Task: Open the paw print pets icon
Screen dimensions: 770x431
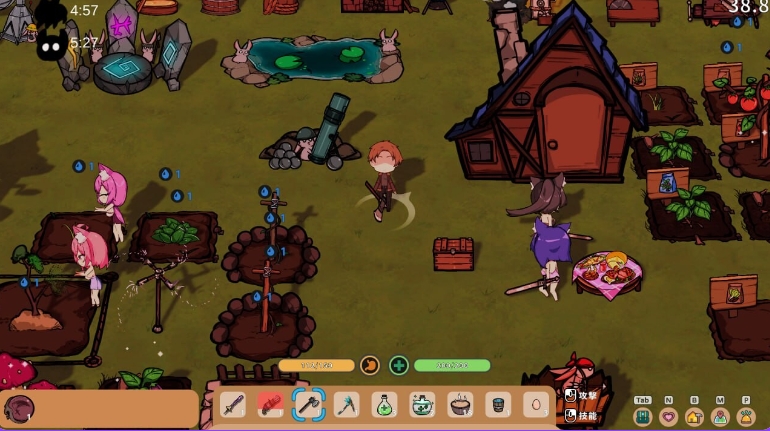Action: (746, 416)
